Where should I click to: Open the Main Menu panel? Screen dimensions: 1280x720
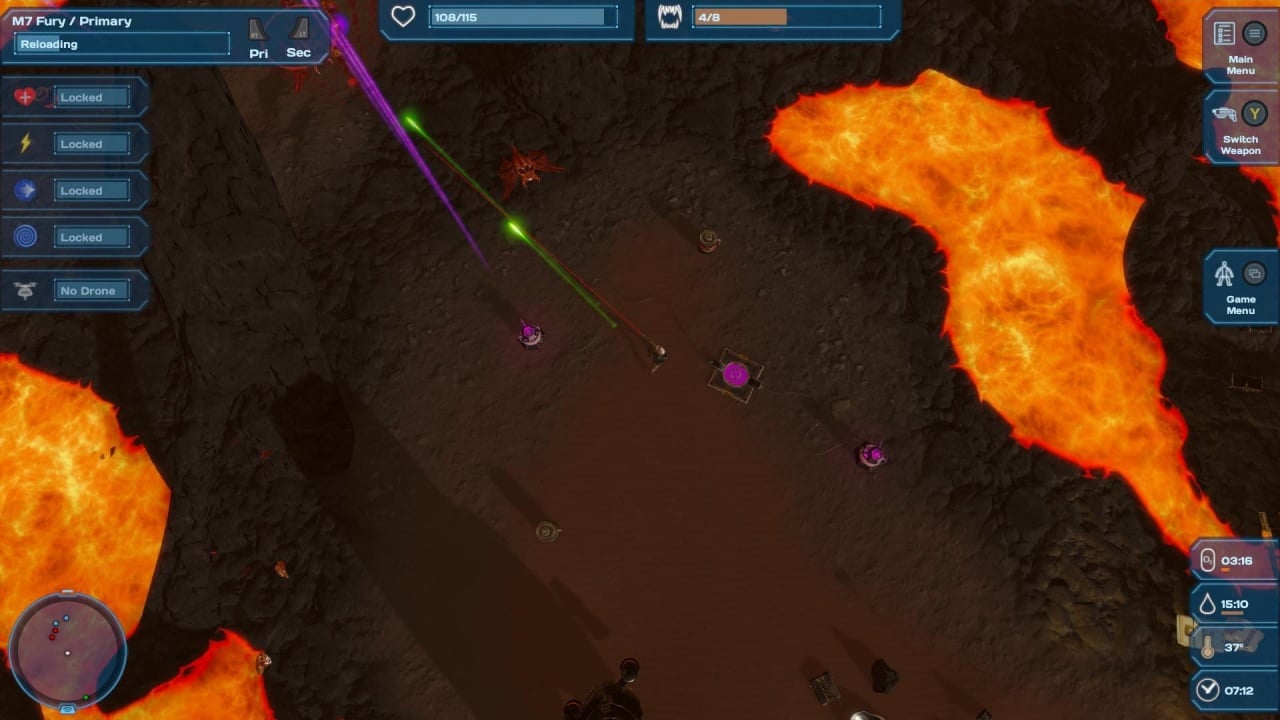click(1240, 45)
